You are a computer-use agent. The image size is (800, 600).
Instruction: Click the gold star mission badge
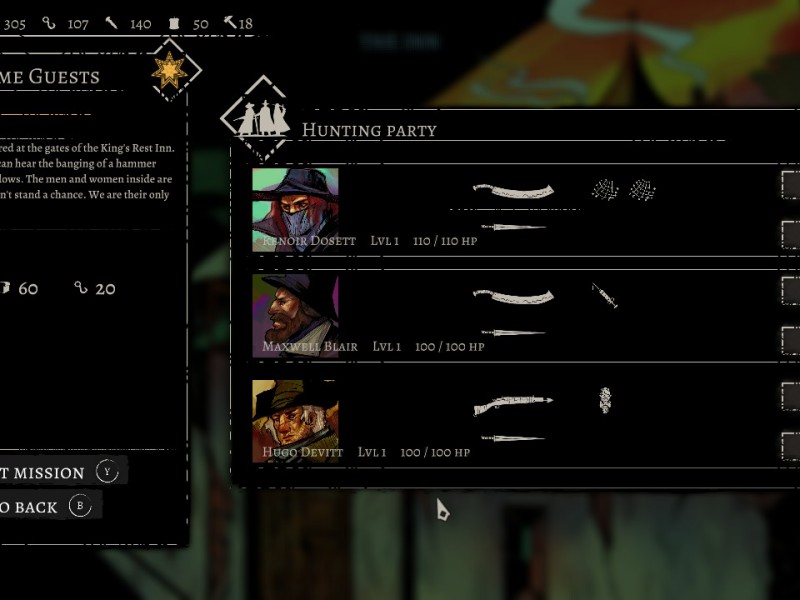[170, 70]
